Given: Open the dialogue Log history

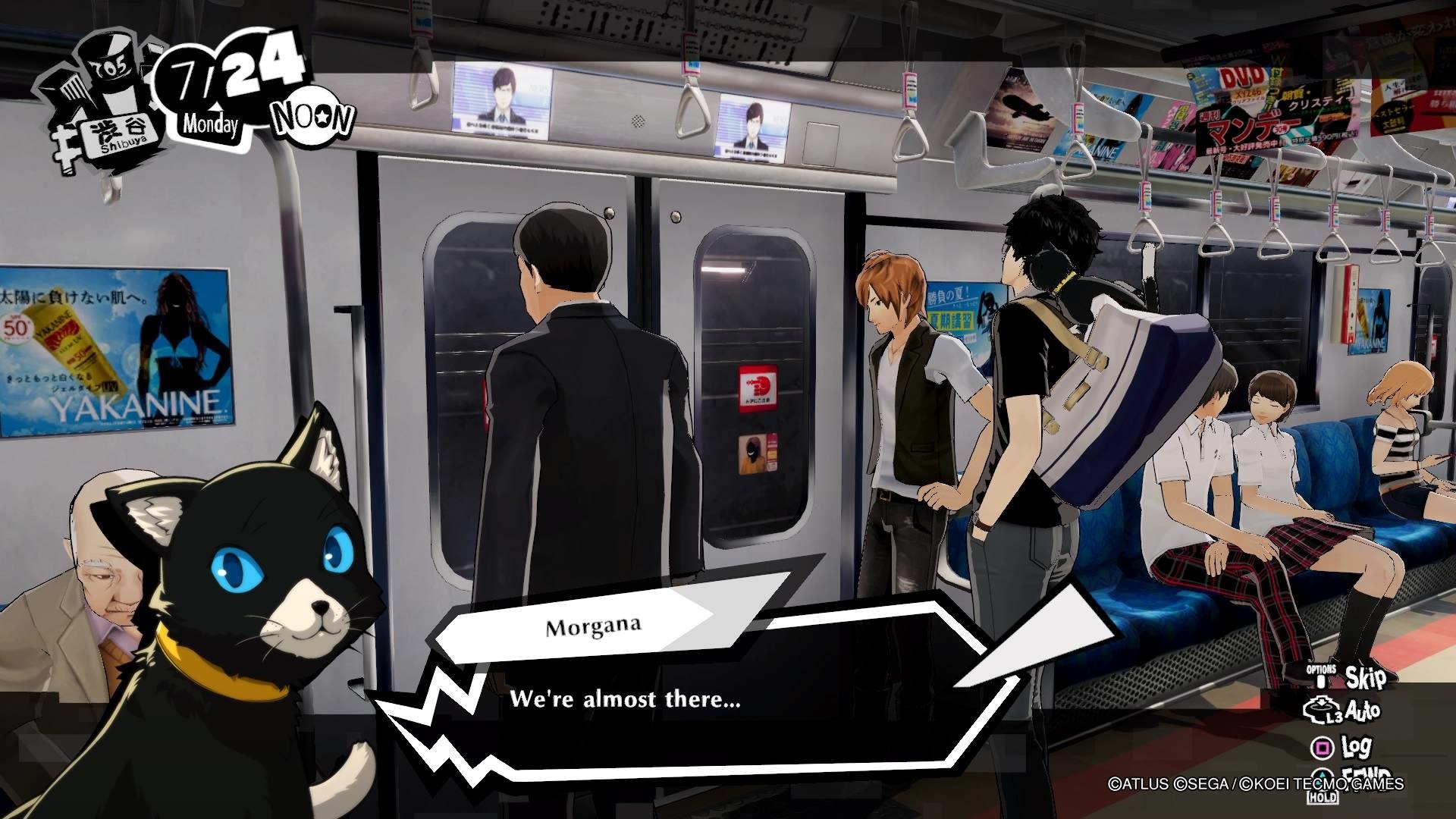Looking at the screenshot, I should pos(1357,748).
